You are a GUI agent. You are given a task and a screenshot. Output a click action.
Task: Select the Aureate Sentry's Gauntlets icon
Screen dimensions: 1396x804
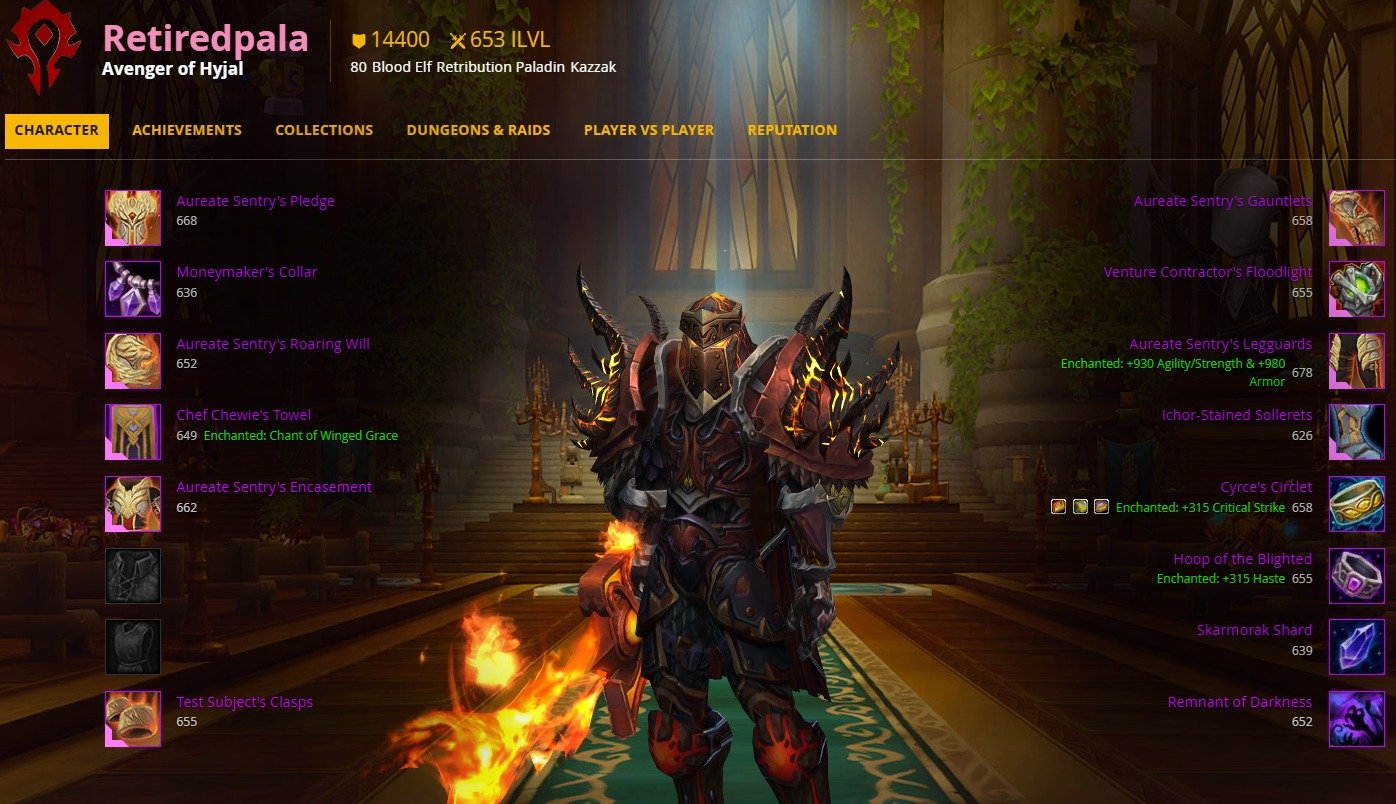(1356, 218)
